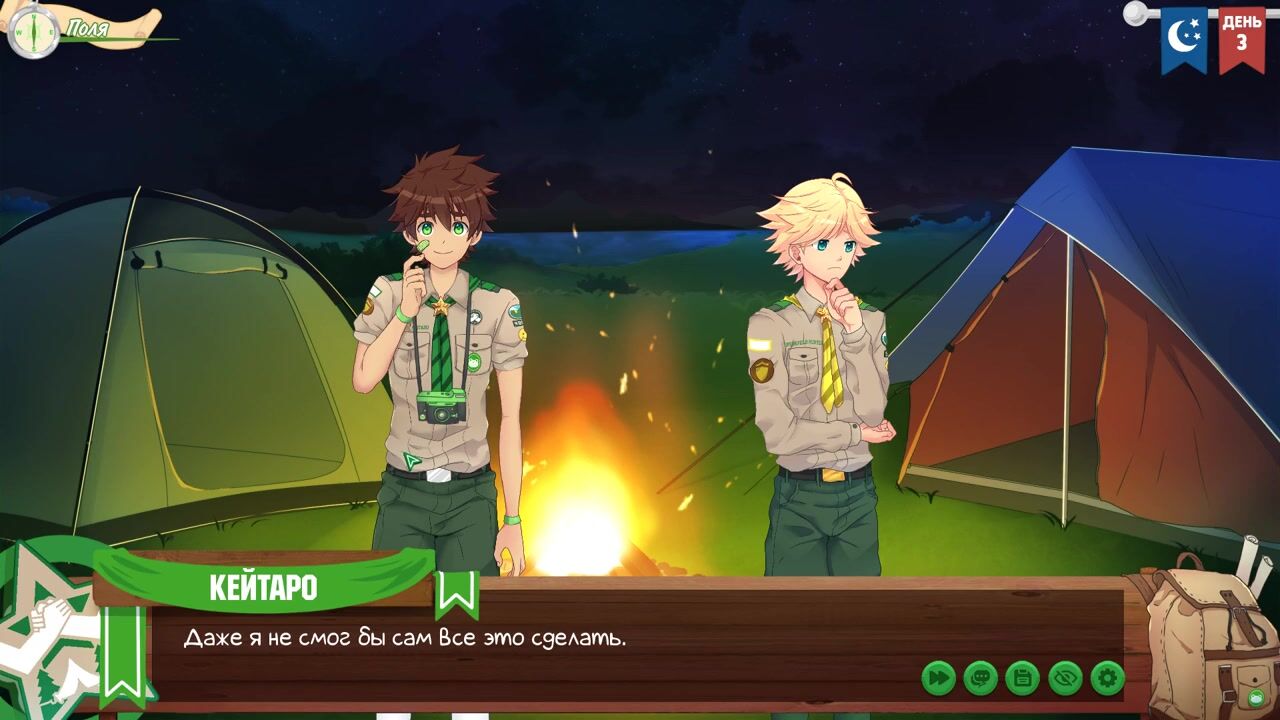Open settings with the gear icon
This screenshot has height=720, width=1280.
point(1107,678)
